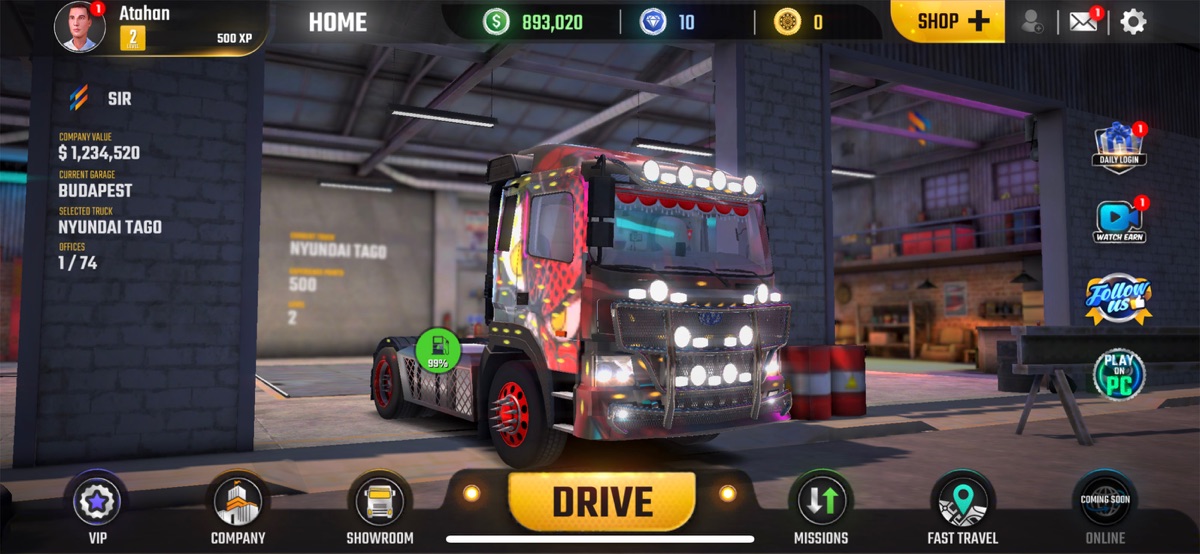The width and height of the screenshot is (1200, 554).
Task: Select the gold coin currency
Action: click(798, 21)
